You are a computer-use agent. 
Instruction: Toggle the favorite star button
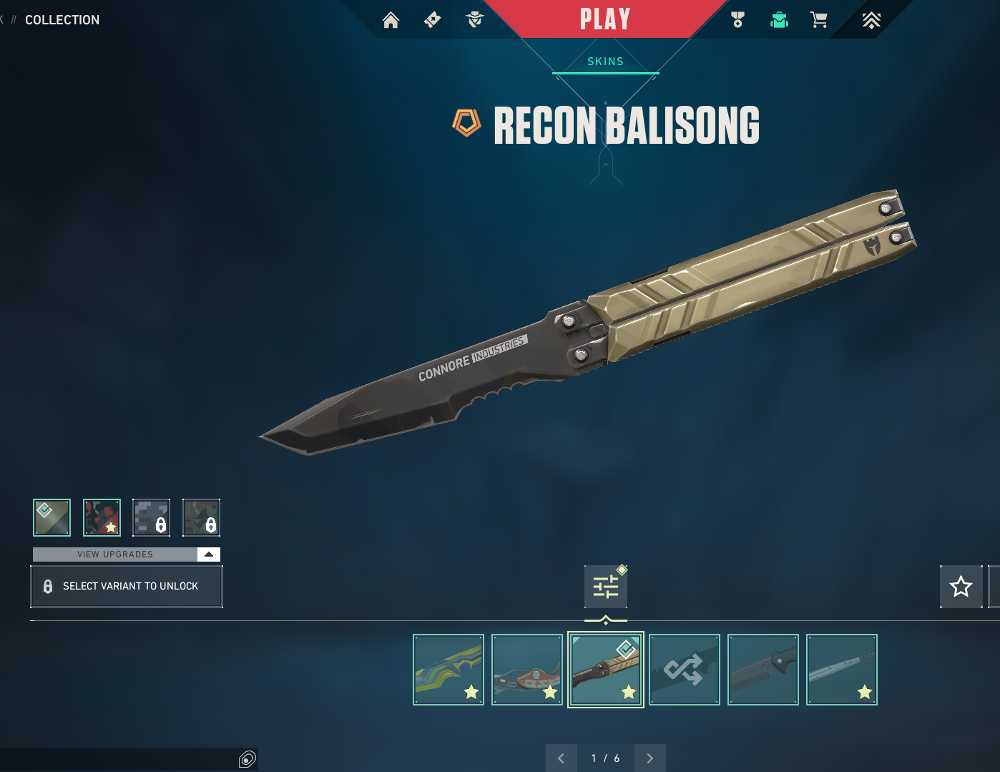[x=961, y=587]
